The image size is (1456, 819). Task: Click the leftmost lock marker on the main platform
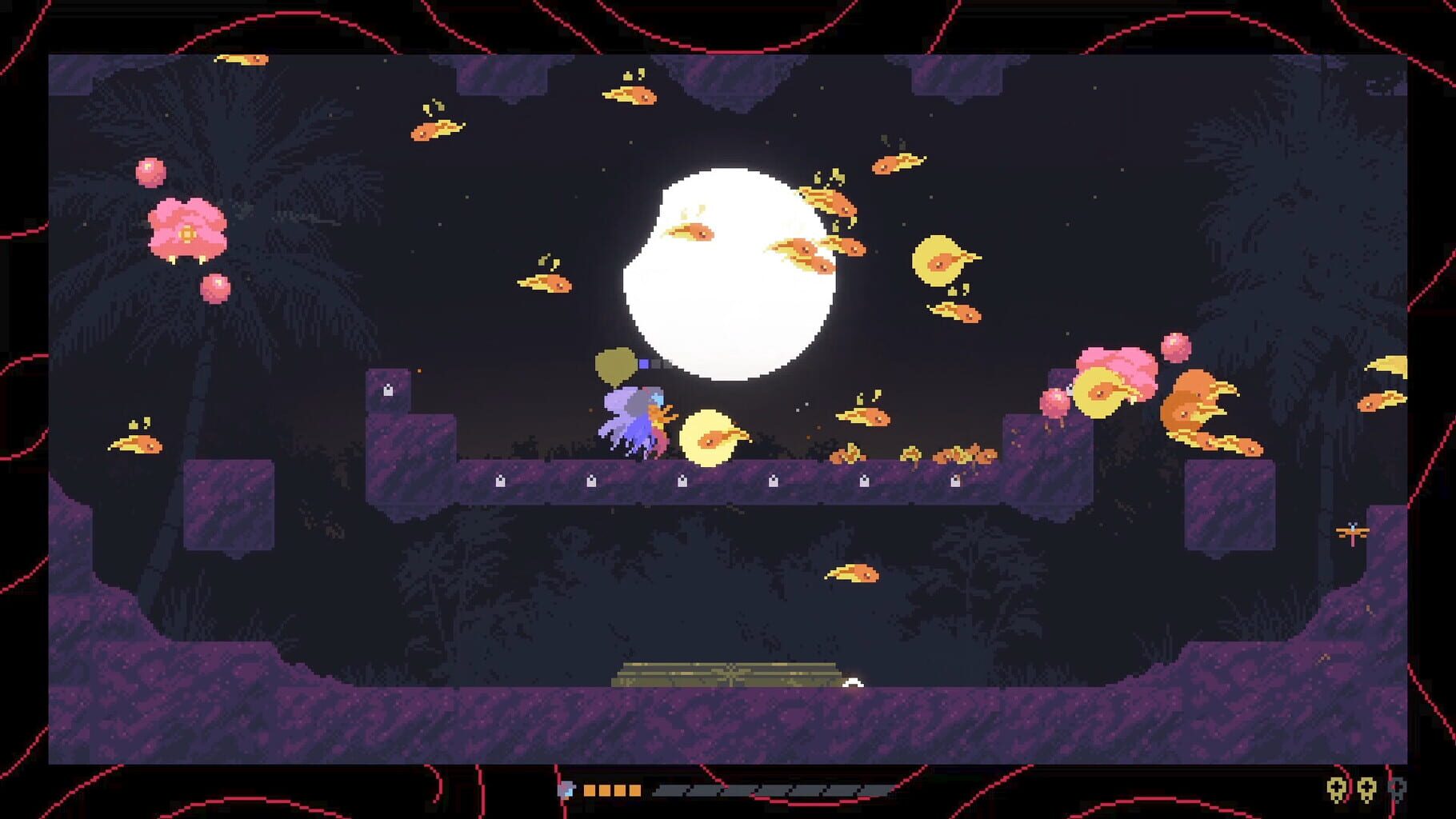500,481
